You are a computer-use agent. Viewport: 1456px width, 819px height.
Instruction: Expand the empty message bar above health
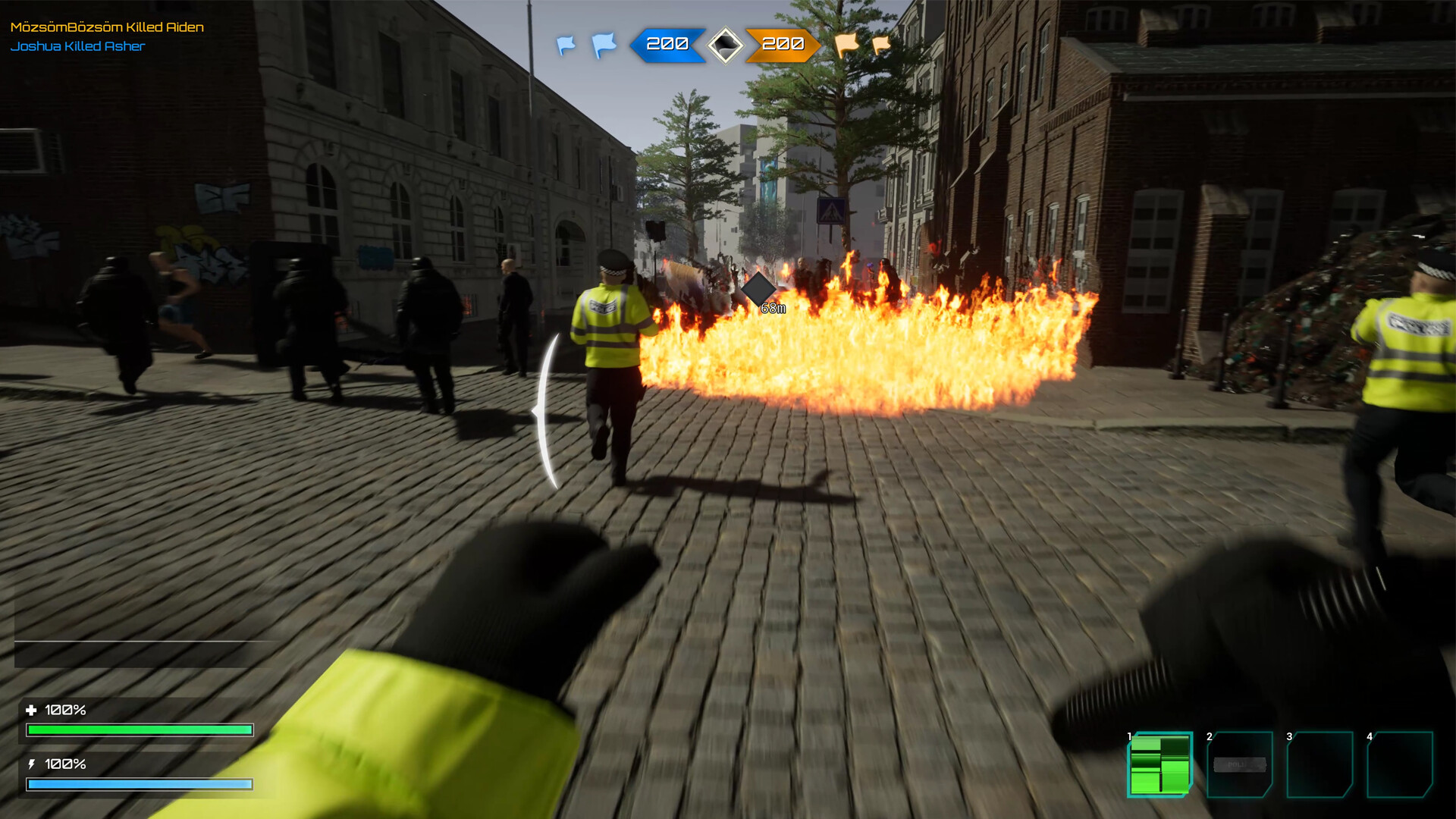(x=138, y=650)
